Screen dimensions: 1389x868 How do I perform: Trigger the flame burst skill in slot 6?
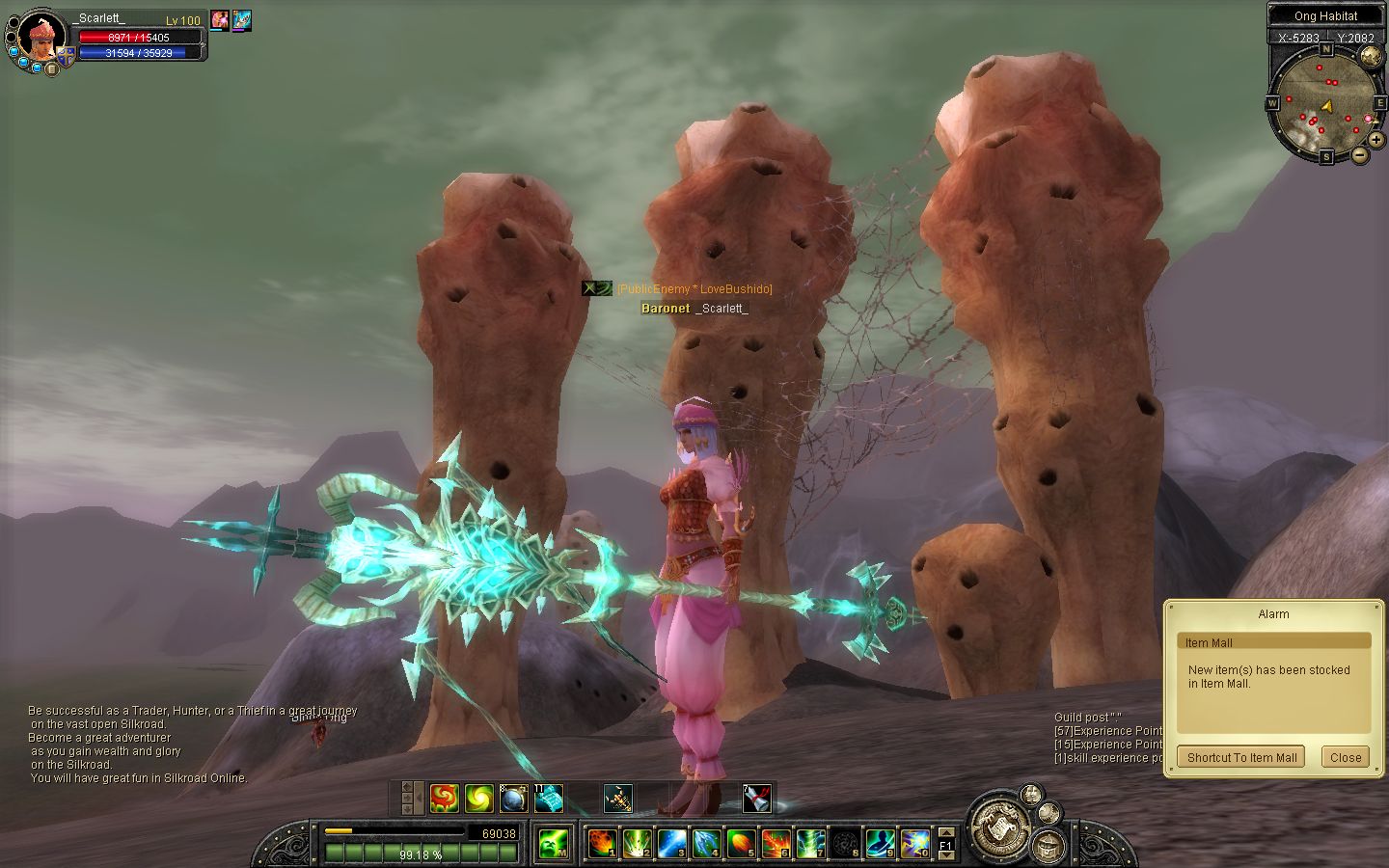(776, 844)
